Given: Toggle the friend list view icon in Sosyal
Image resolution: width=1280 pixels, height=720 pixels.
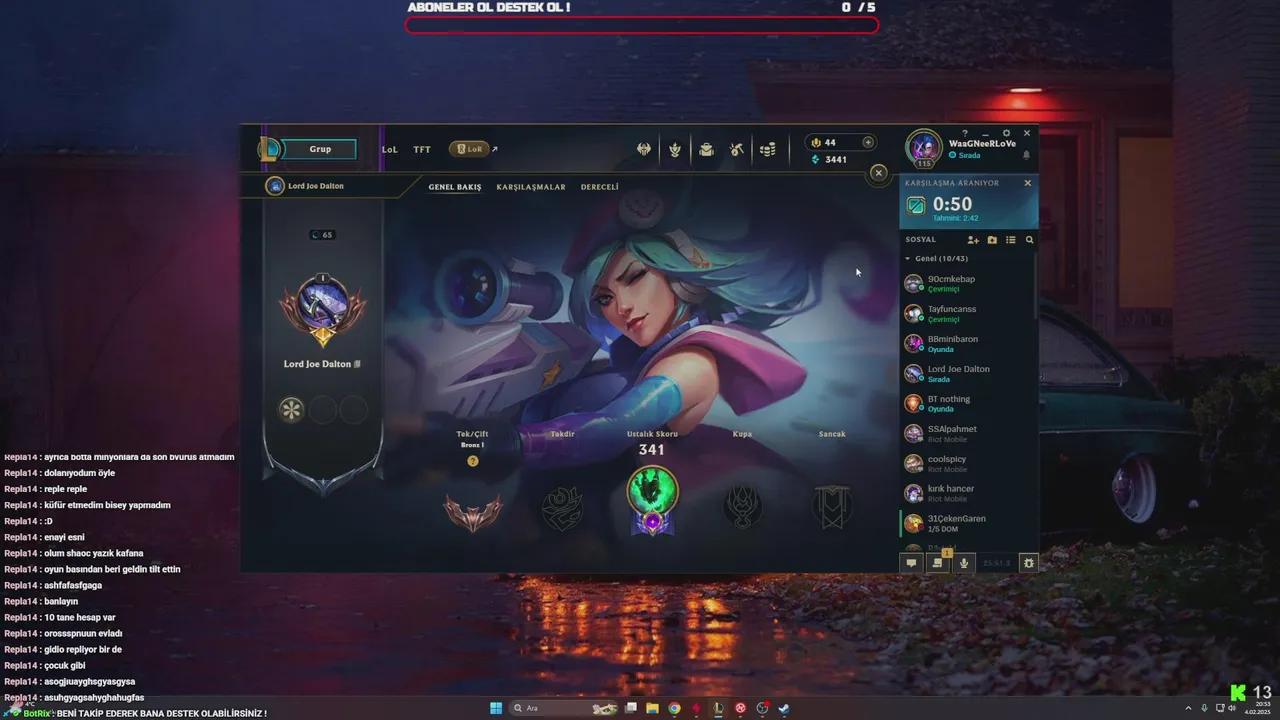Looking at the screenshot, I should (1010, 240).
